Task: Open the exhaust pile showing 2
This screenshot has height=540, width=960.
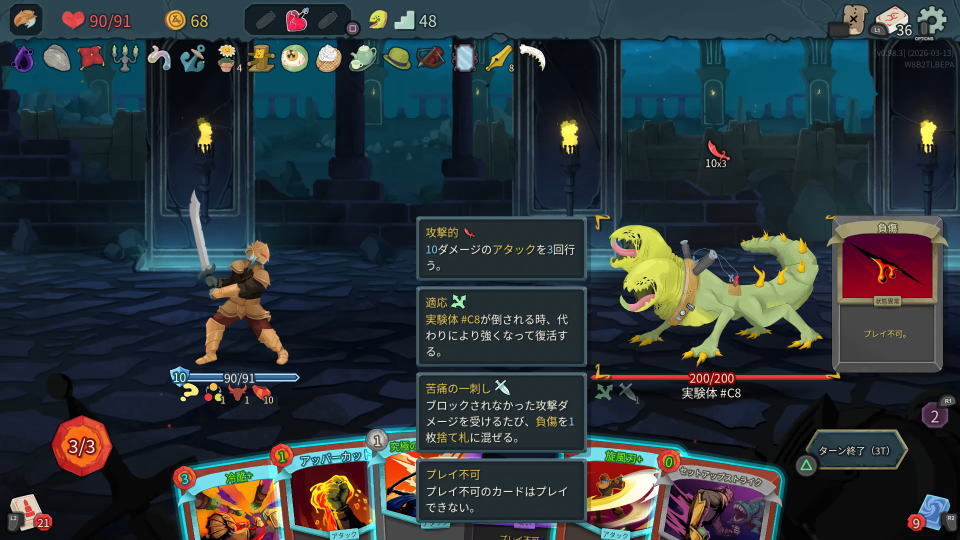Action: (935, 414)
